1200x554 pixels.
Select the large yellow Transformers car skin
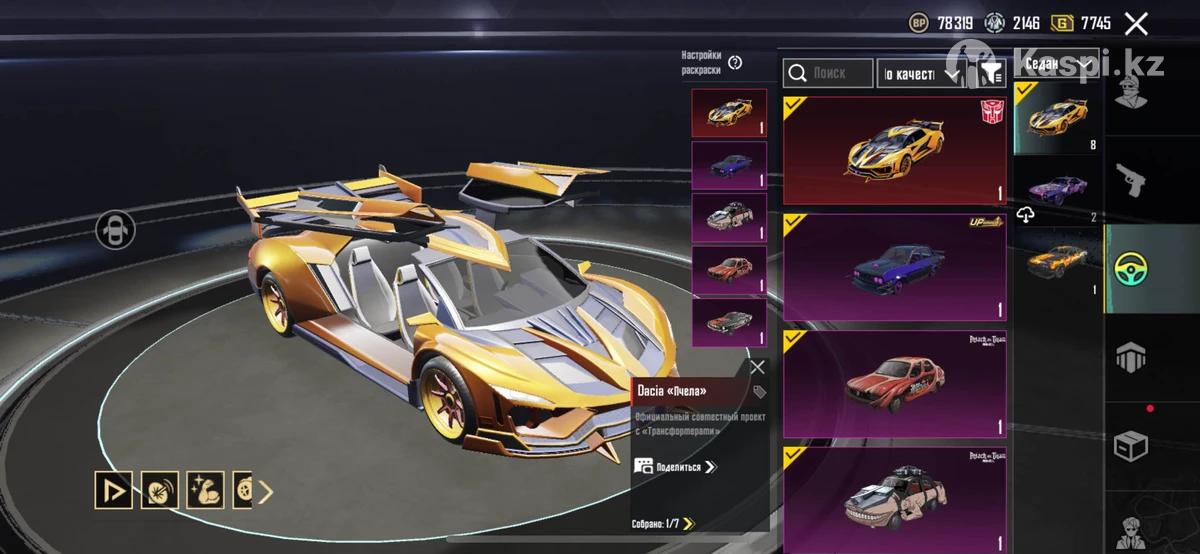[x=894, y=150]
